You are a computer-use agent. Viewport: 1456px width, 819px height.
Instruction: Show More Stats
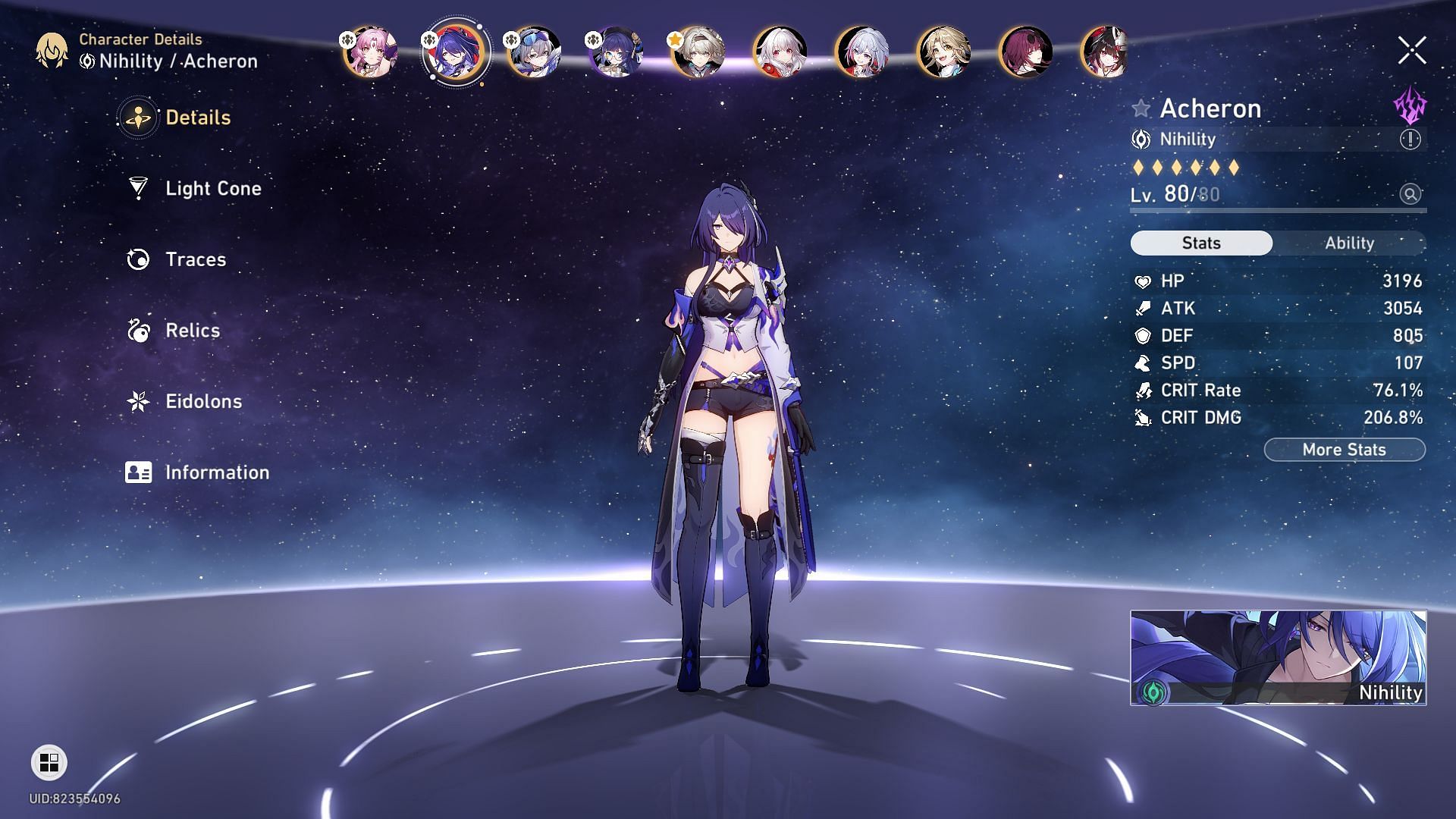[x=1344, y=450]
